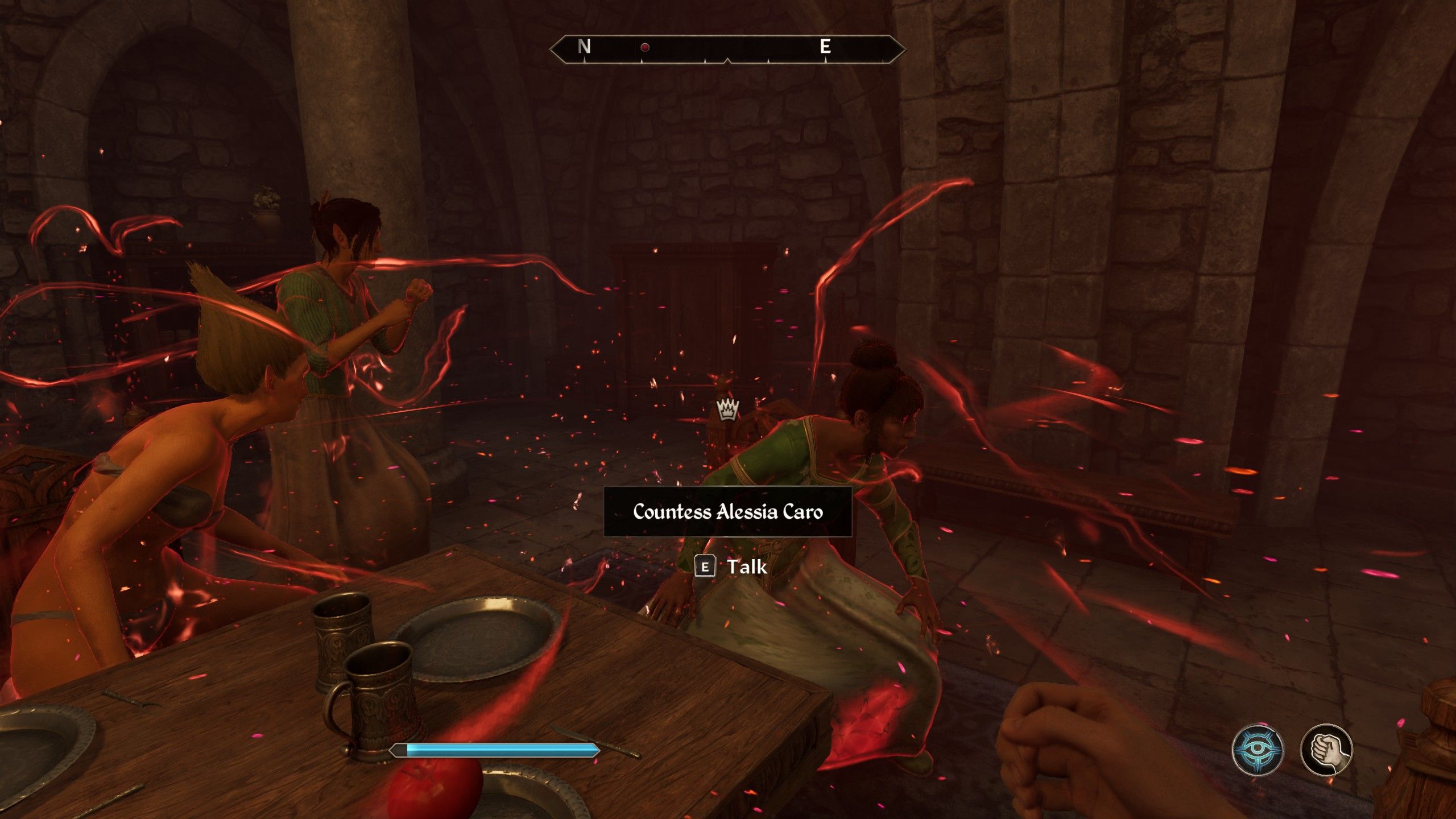Click the crown icon above the Countess
The height and width of the screenshot is (819, 1456).
coord(727,409)
